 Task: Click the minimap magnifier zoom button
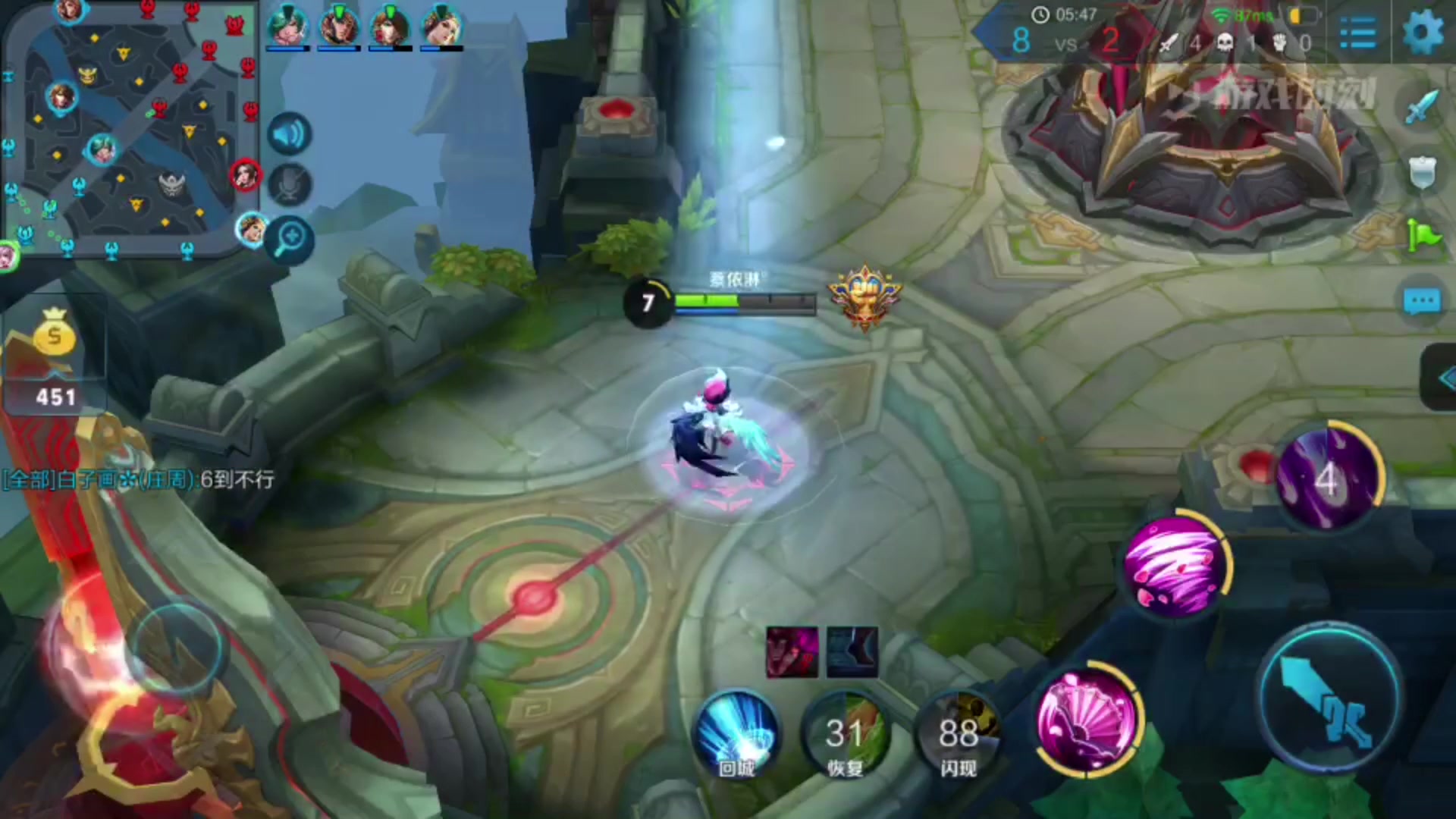(290, 240)
